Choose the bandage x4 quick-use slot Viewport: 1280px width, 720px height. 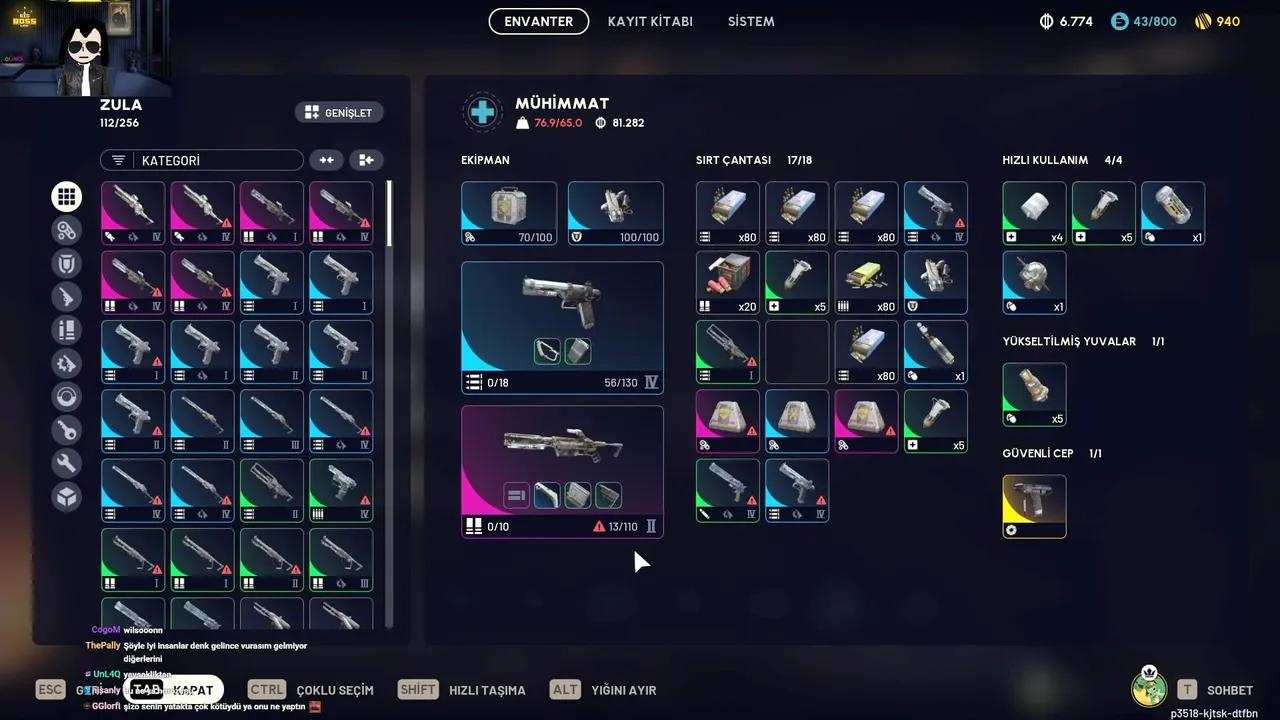click(1034, 213)
